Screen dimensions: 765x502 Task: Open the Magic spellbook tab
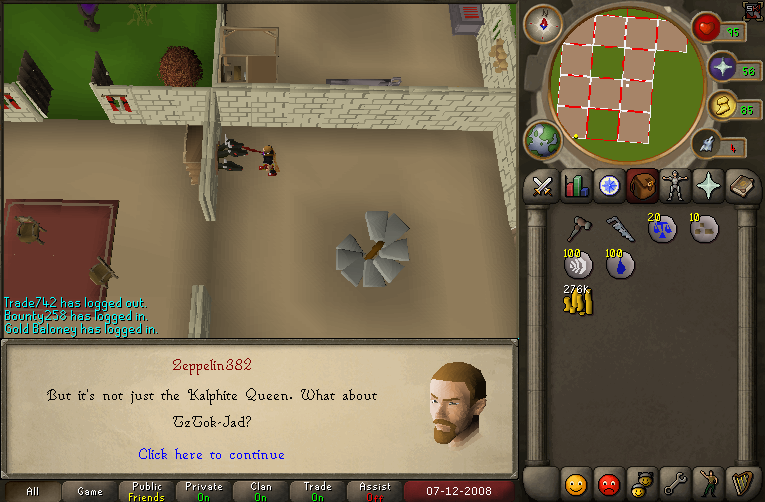741,186
